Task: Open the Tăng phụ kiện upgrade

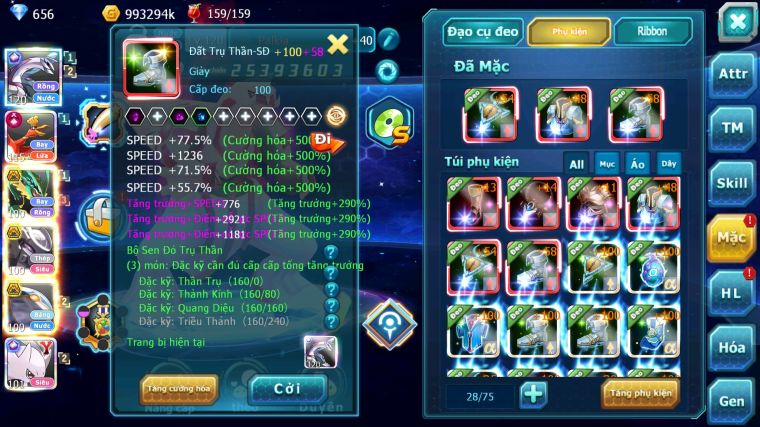Action: pyautogui.click(x=639, y=393)
